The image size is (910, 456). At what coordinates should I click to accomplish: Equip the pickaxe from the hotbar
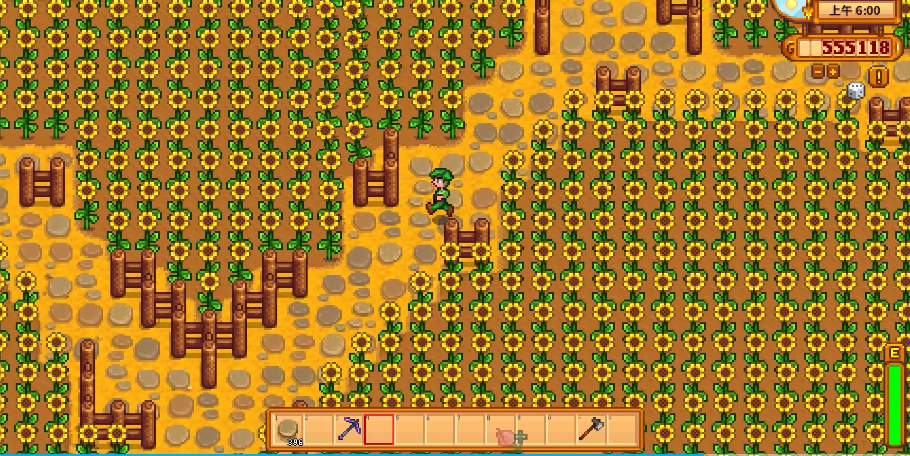[350, 430]
